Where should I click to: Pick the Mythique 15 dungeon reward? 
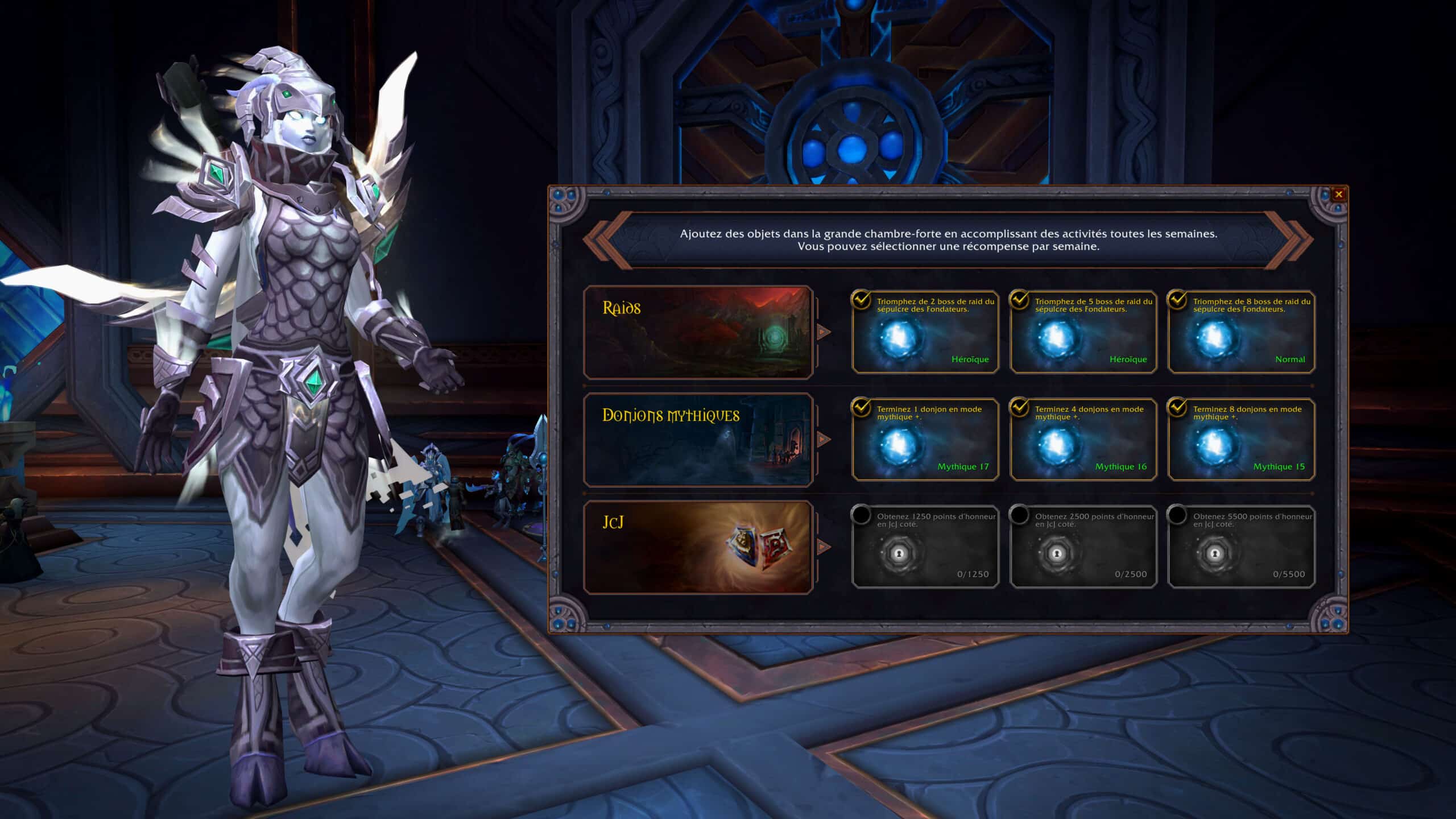1241,440
